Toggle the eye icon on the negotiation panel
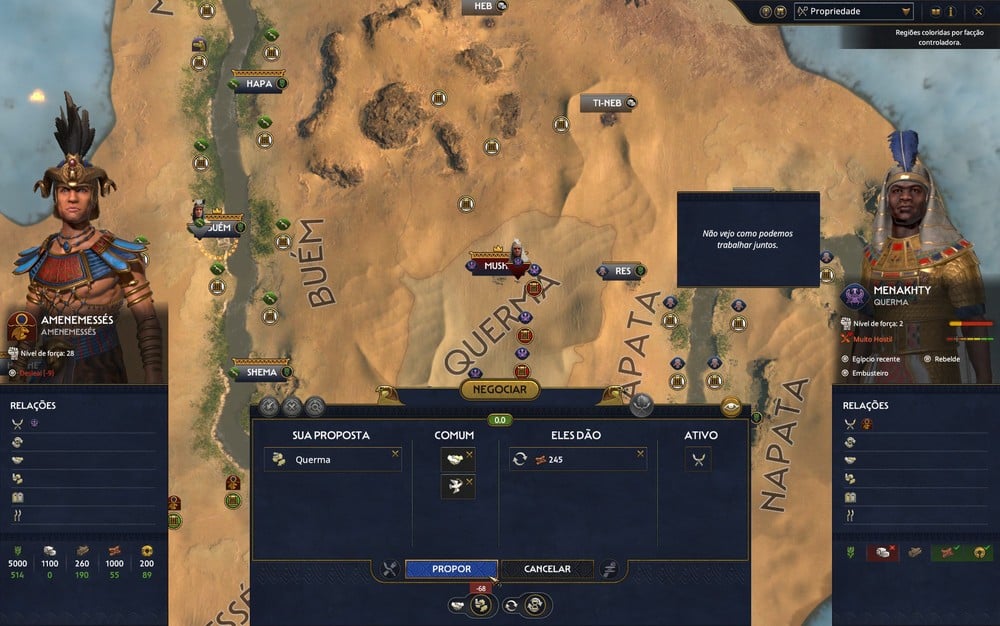This screenshot has width=1000, height=626. (731, 407)
